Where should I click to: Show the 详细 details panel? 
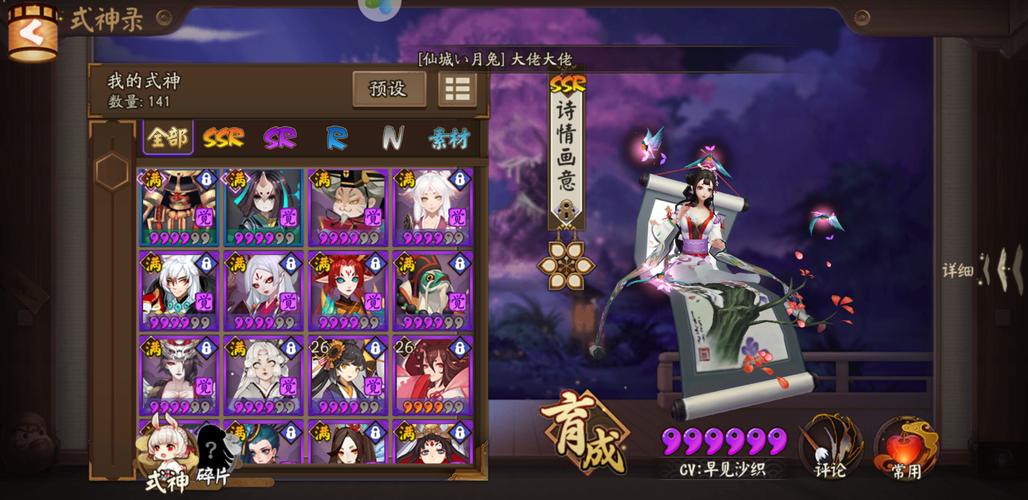pos(983,269)
